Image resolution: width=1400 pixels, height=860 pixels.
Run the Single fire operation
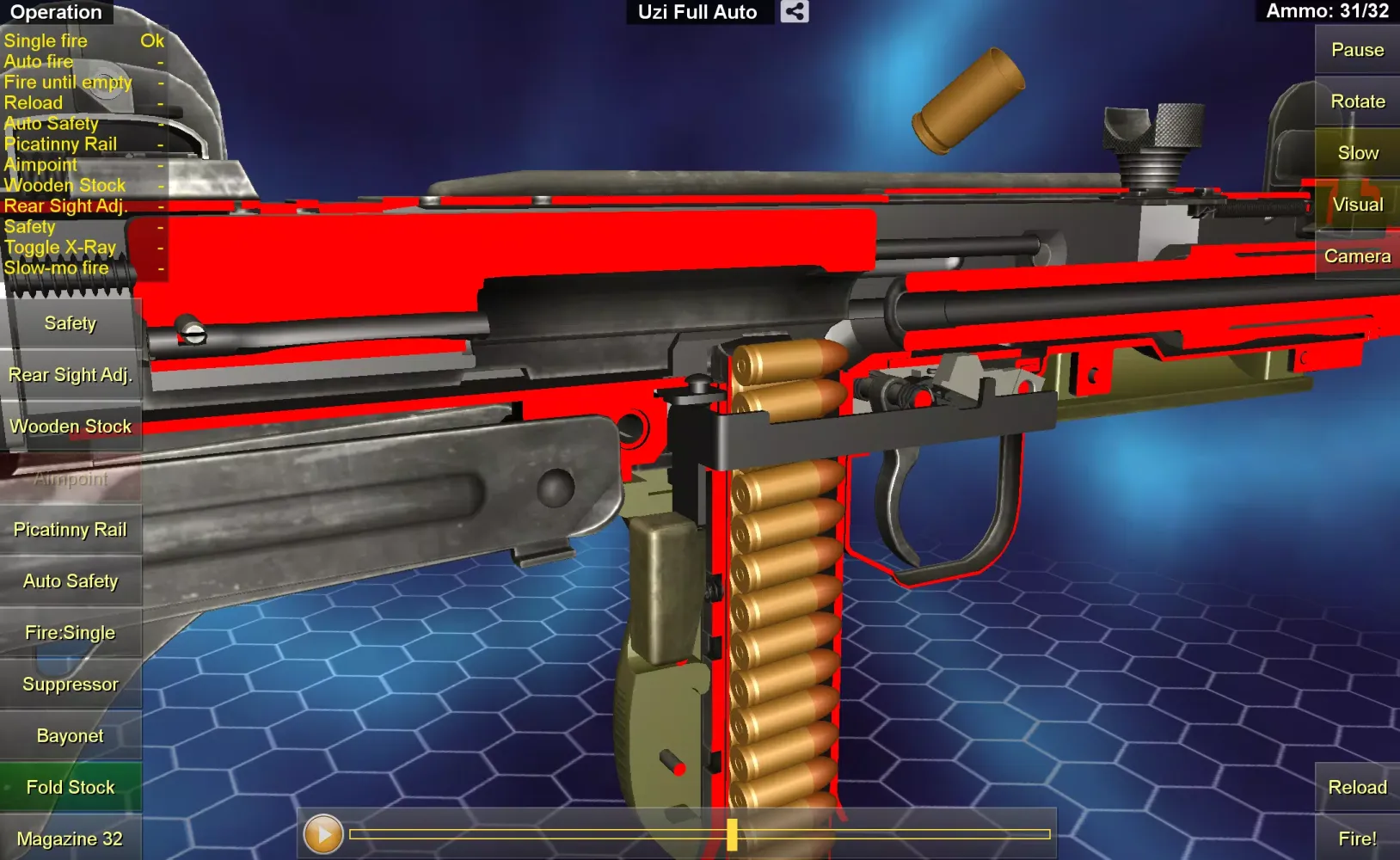tap(46, 40)
